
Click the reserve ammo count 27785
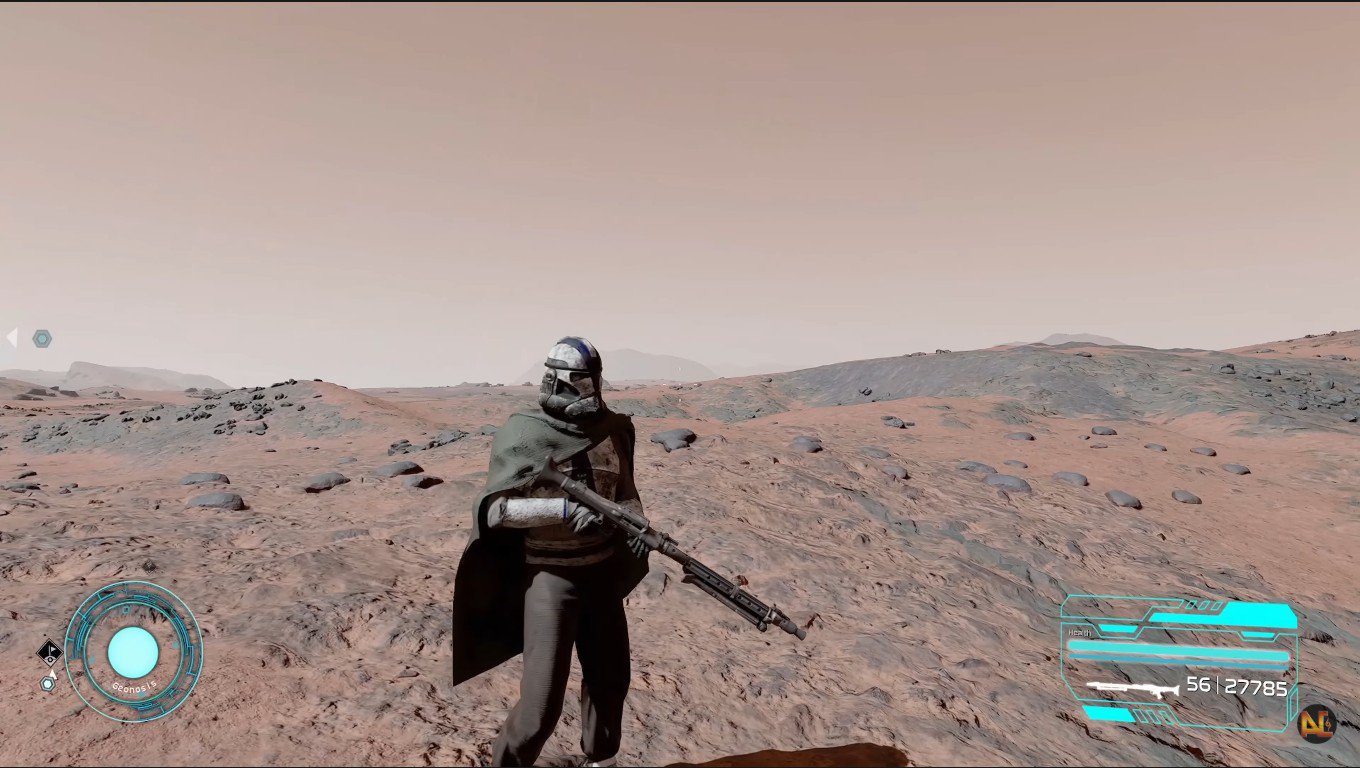click(1256, 687)
